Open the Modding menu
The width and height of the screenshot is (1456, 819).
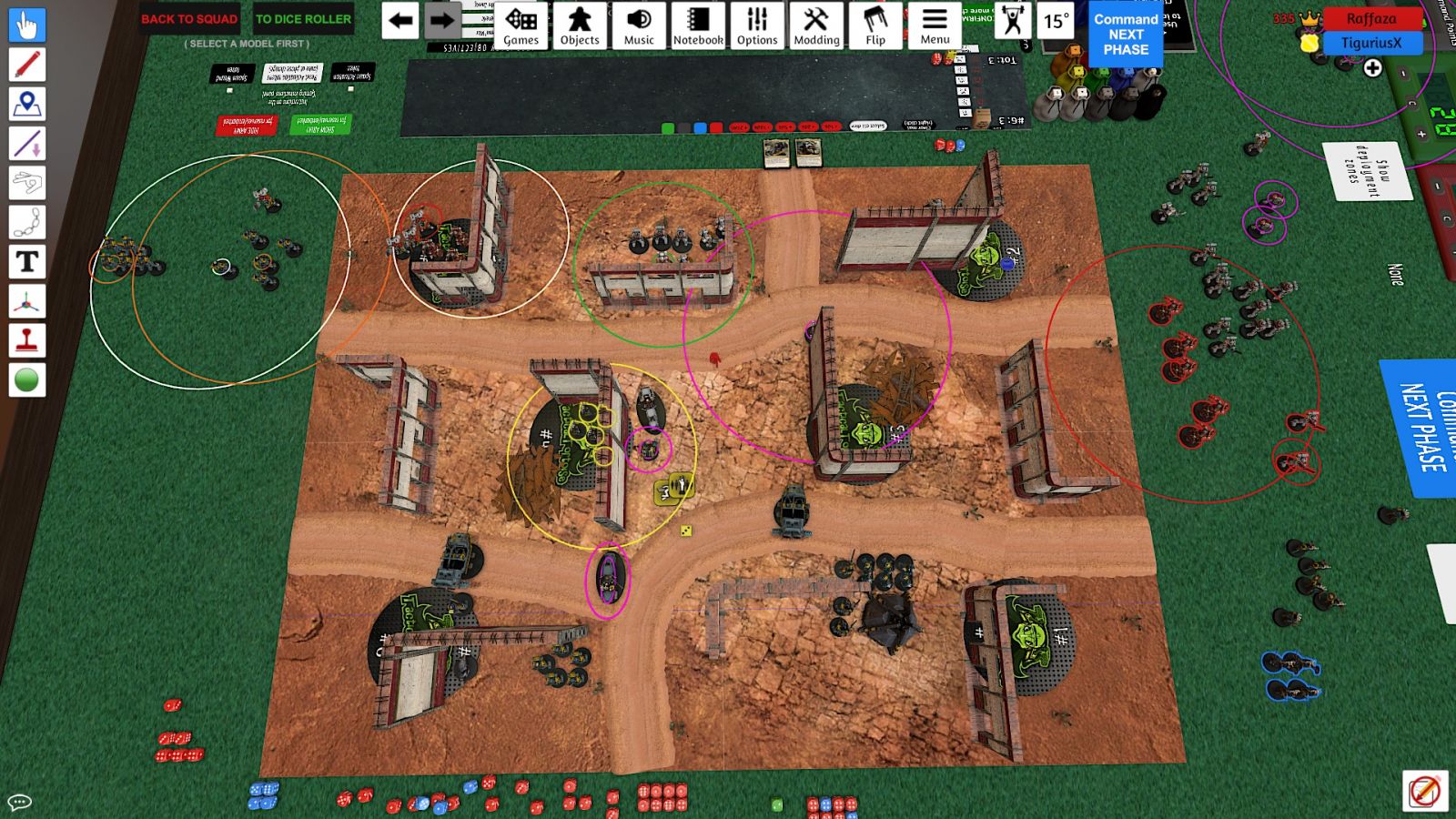coord(816,25)
